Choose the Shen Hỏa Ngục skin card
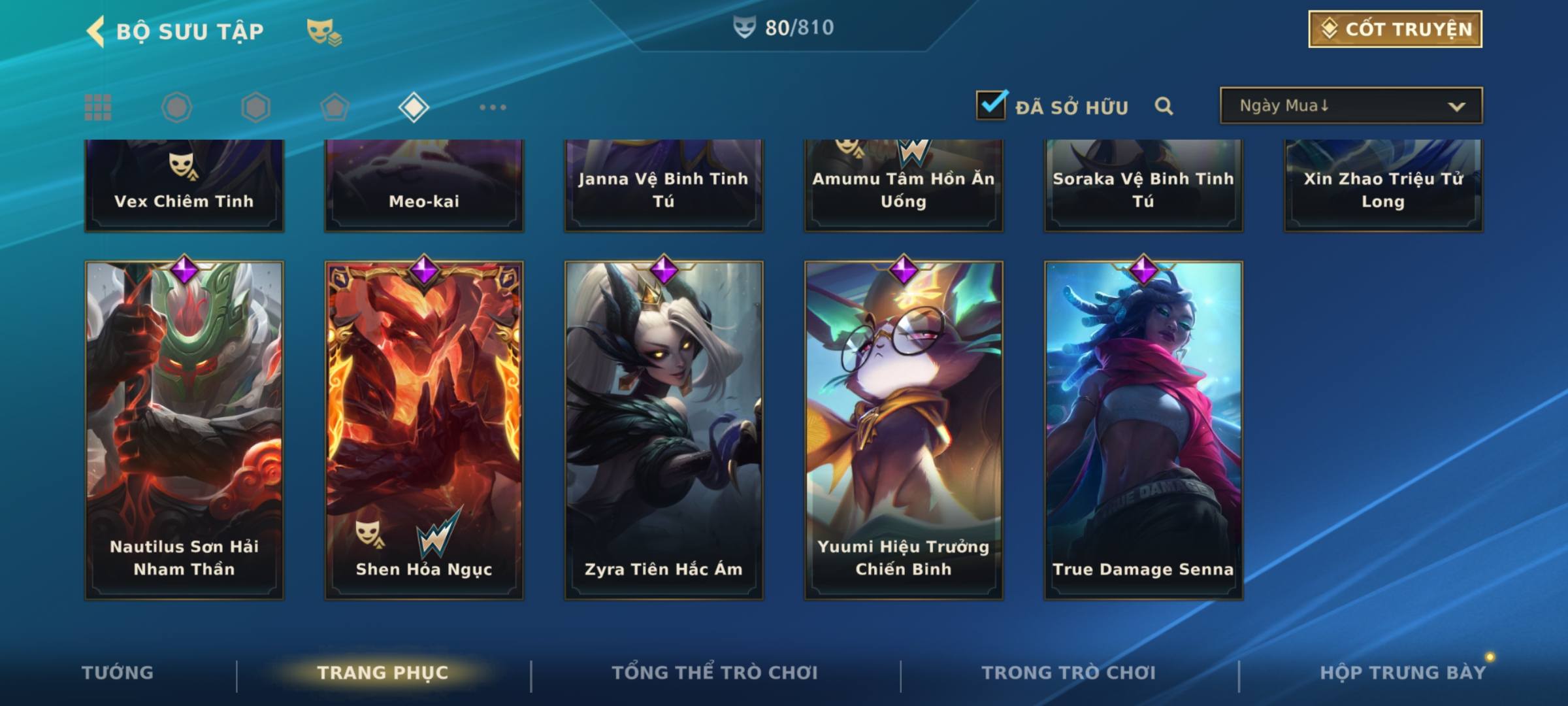Screen dimensions: 1568x706 [424, 430]
